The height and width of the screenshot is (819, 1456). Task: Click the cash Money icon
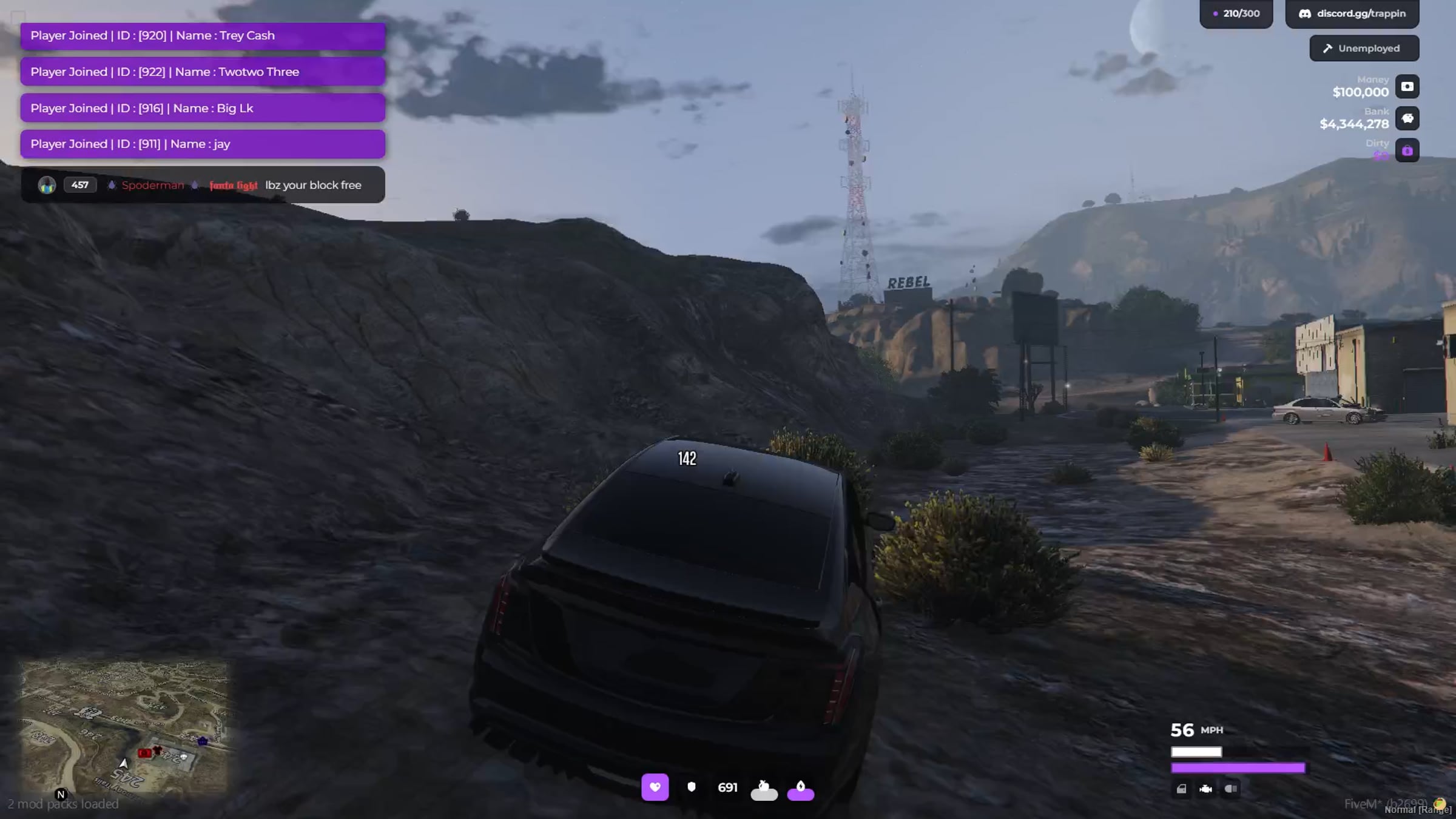[1407, 87]
